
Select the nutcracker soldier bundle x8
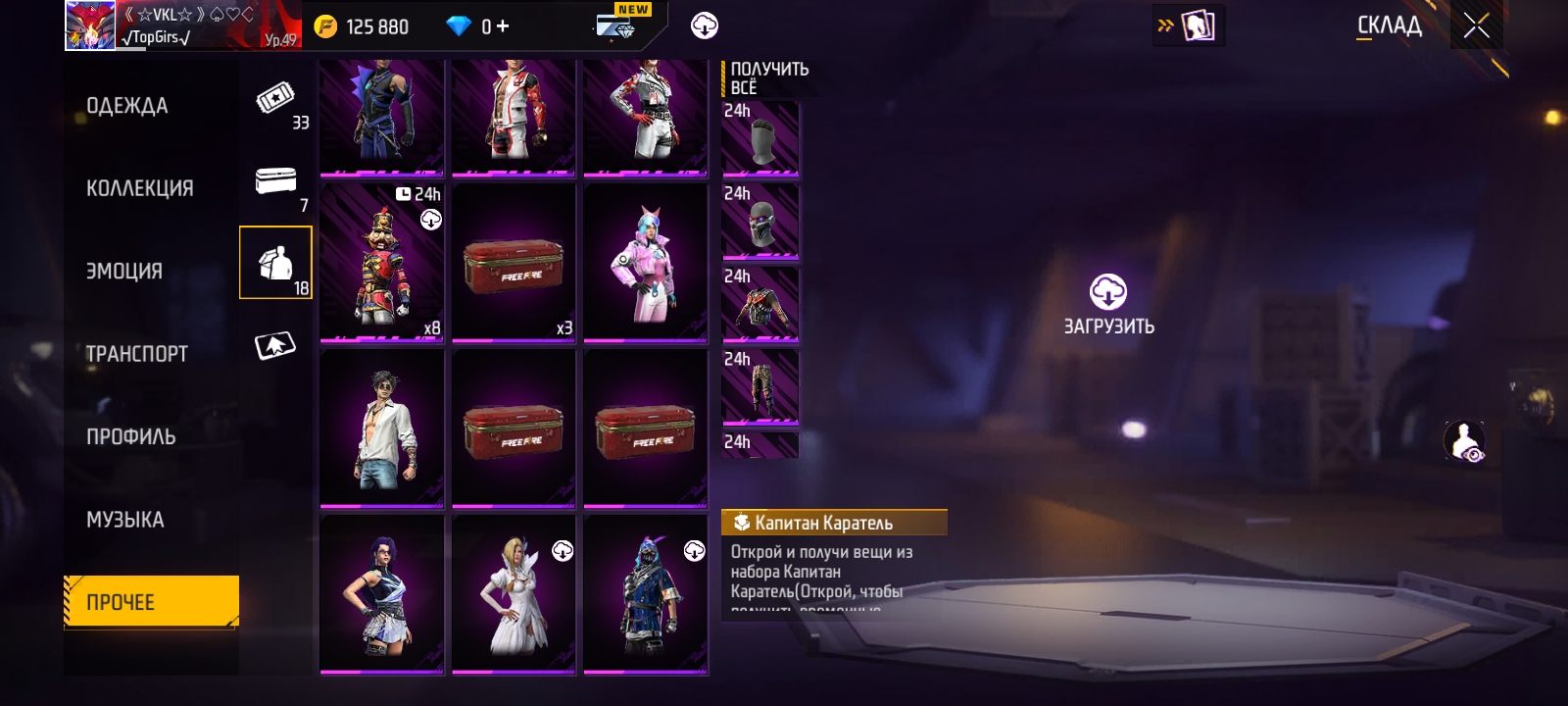point(381,262)
